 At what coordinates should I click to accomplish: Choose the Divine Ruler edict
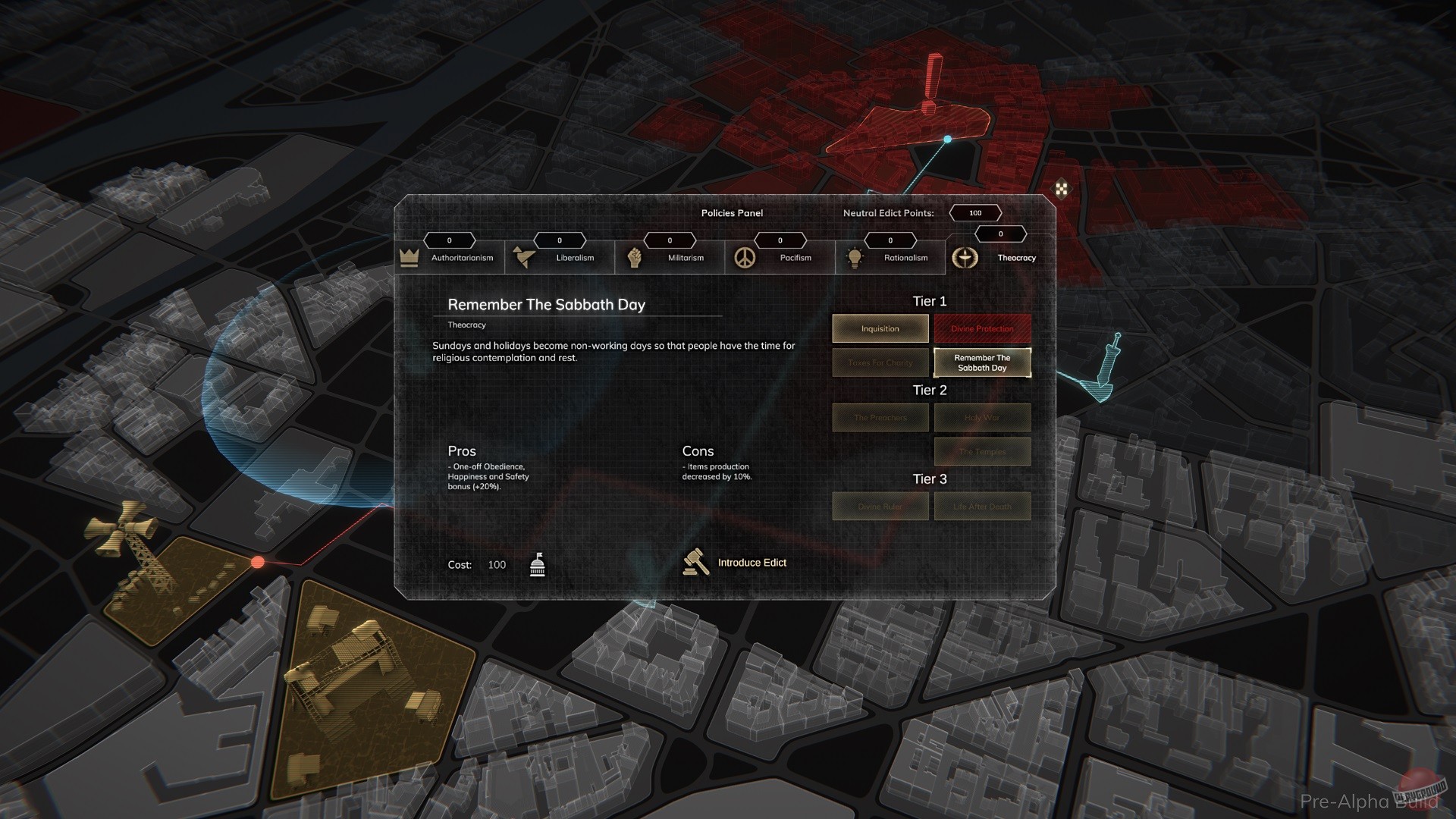[x=880, y=506]
